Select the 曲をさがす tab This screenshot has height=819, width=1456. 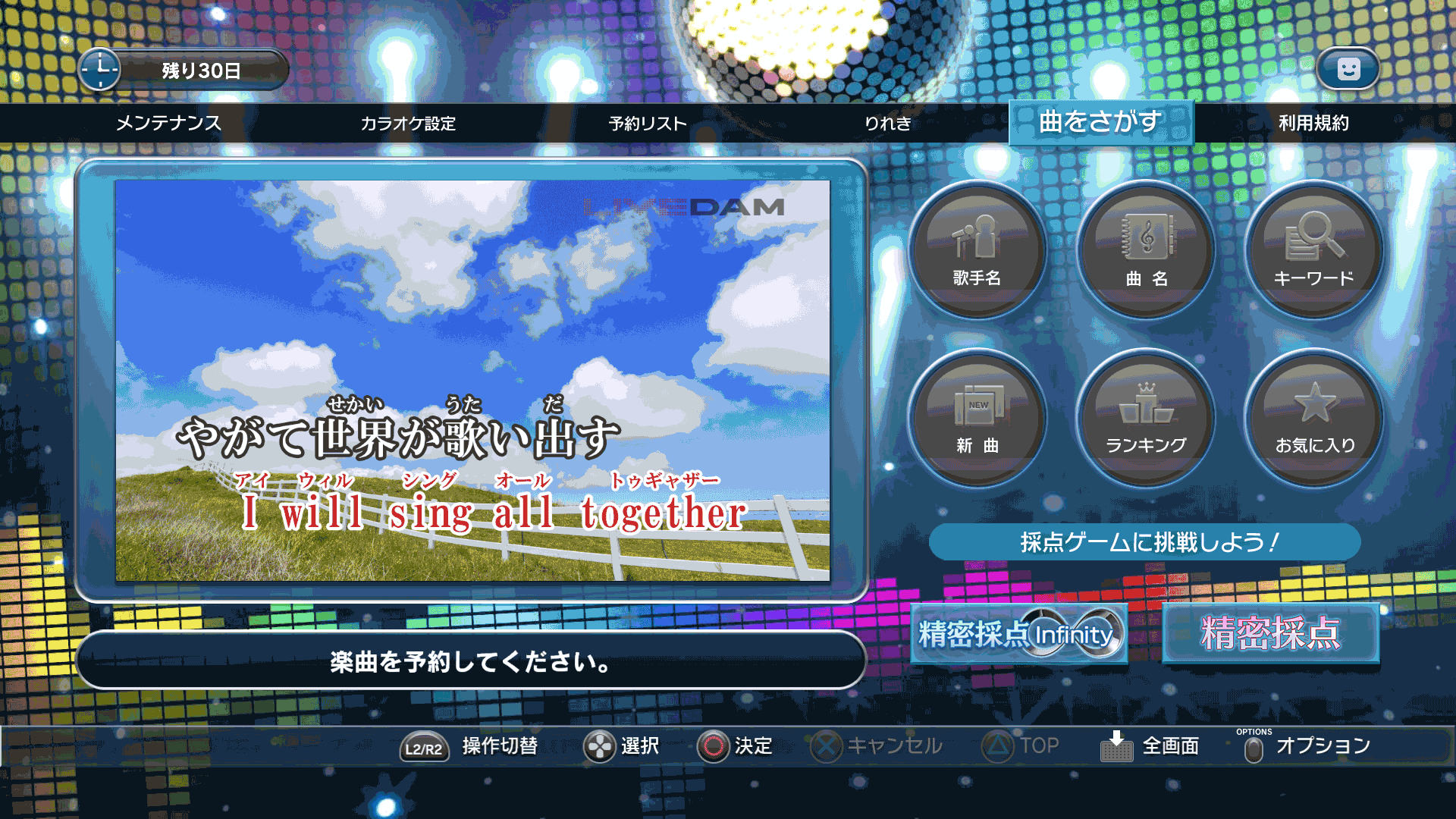(1101, 121)
